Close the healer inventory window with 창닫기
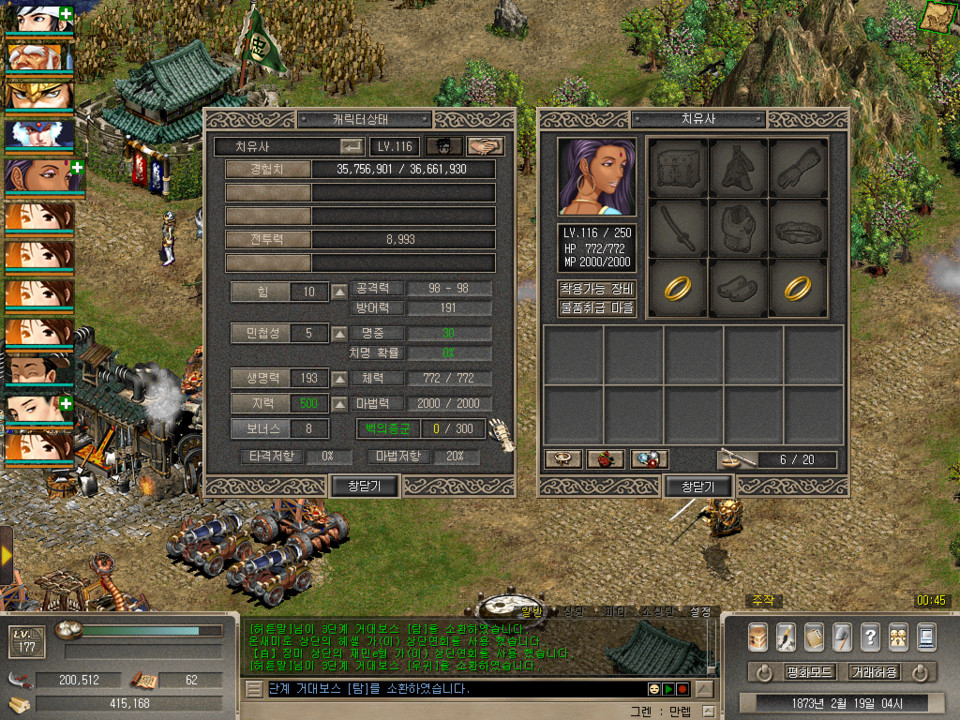Viewport: 960px width, 720px height. [x=698, y=486]
